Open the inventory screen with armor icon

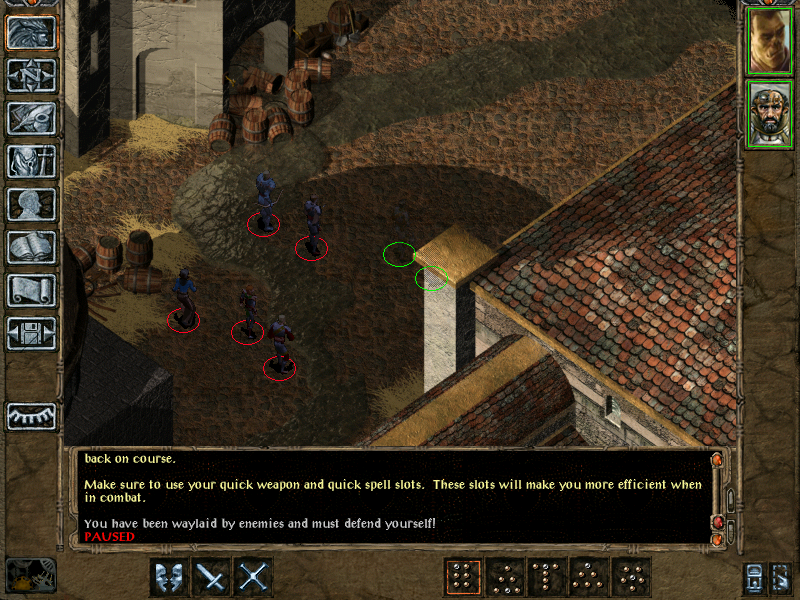[32, 161]
